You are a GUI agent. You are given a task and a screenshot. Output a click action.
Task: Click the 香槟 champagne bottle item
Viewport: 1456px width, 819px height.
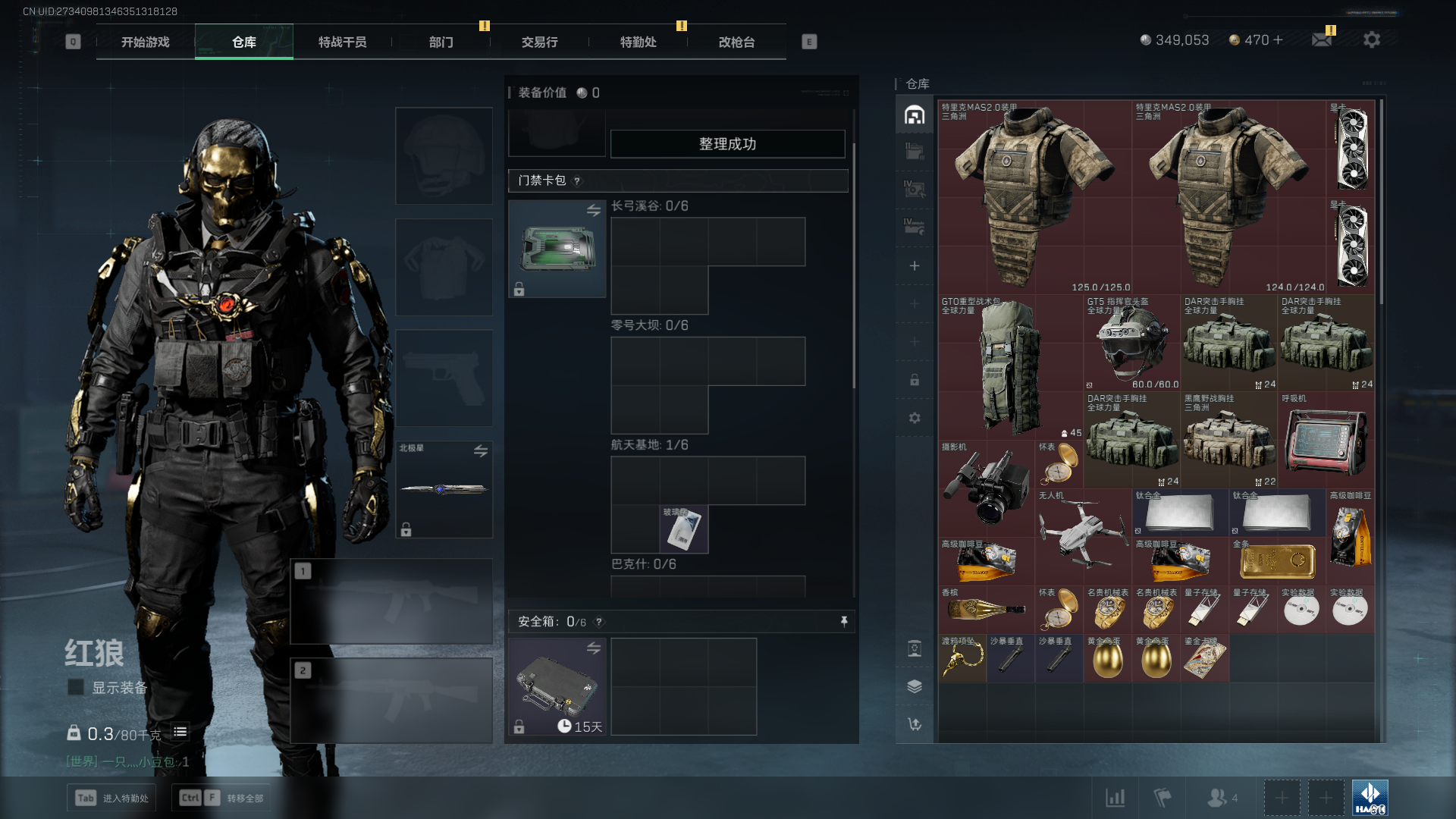[986, 609]
